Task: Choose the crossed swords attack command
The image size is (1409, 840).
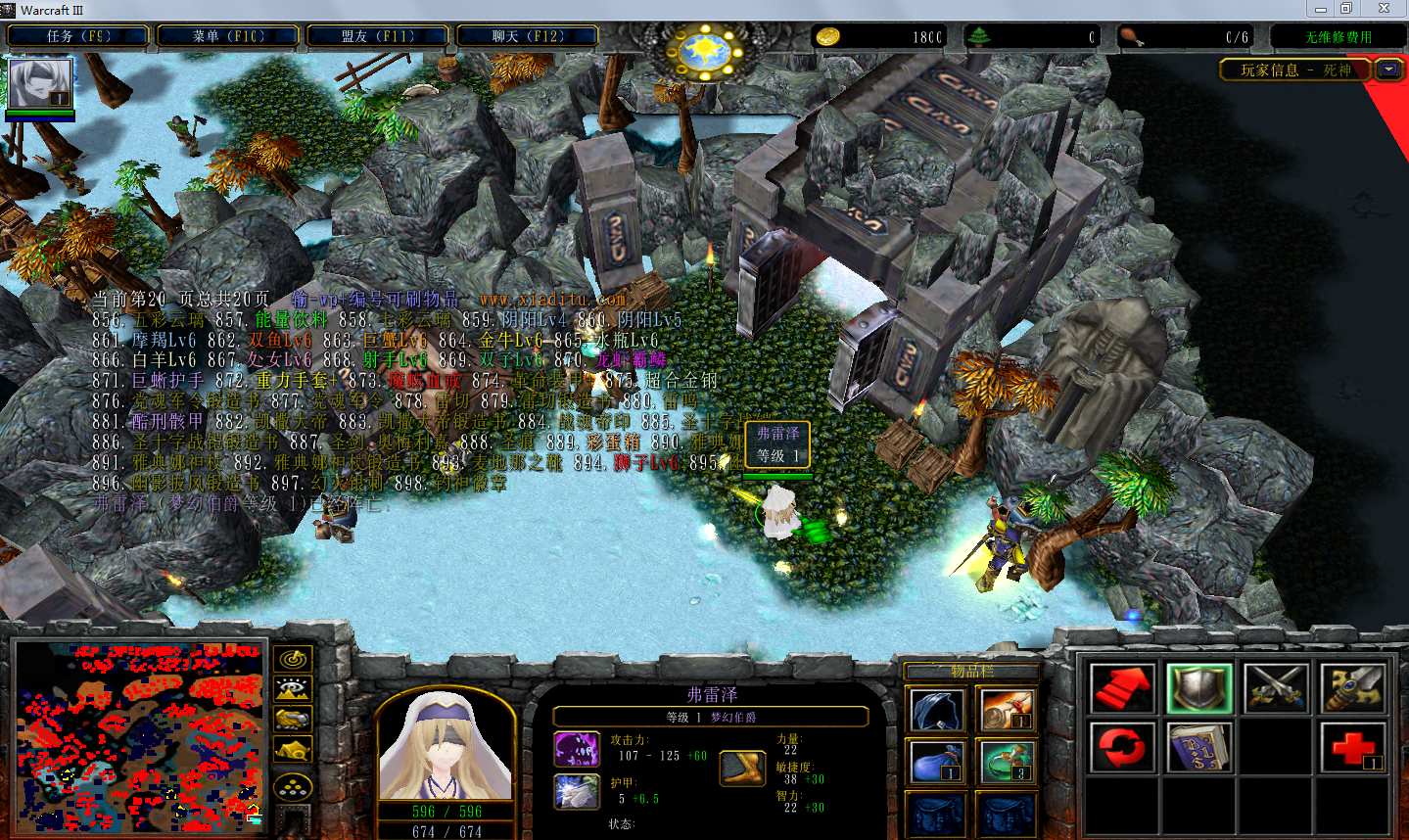Action: (x=1276, y=687)
